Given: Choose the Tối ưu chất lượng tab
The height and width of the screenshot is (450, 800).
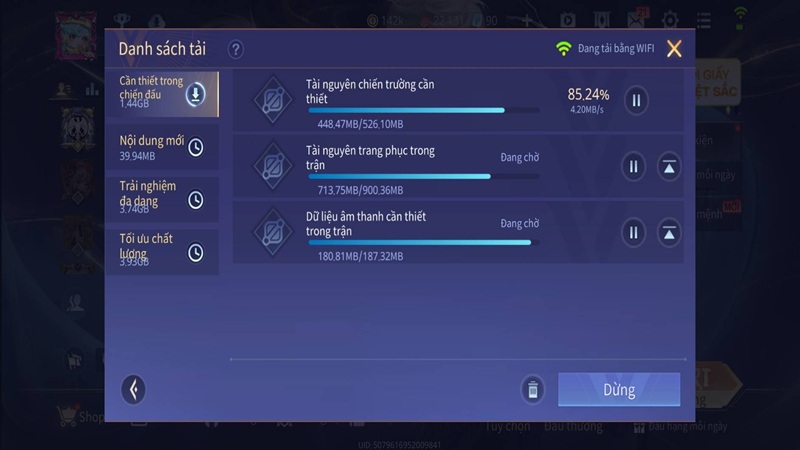Looking at the screenshot, I should [161, 252].
